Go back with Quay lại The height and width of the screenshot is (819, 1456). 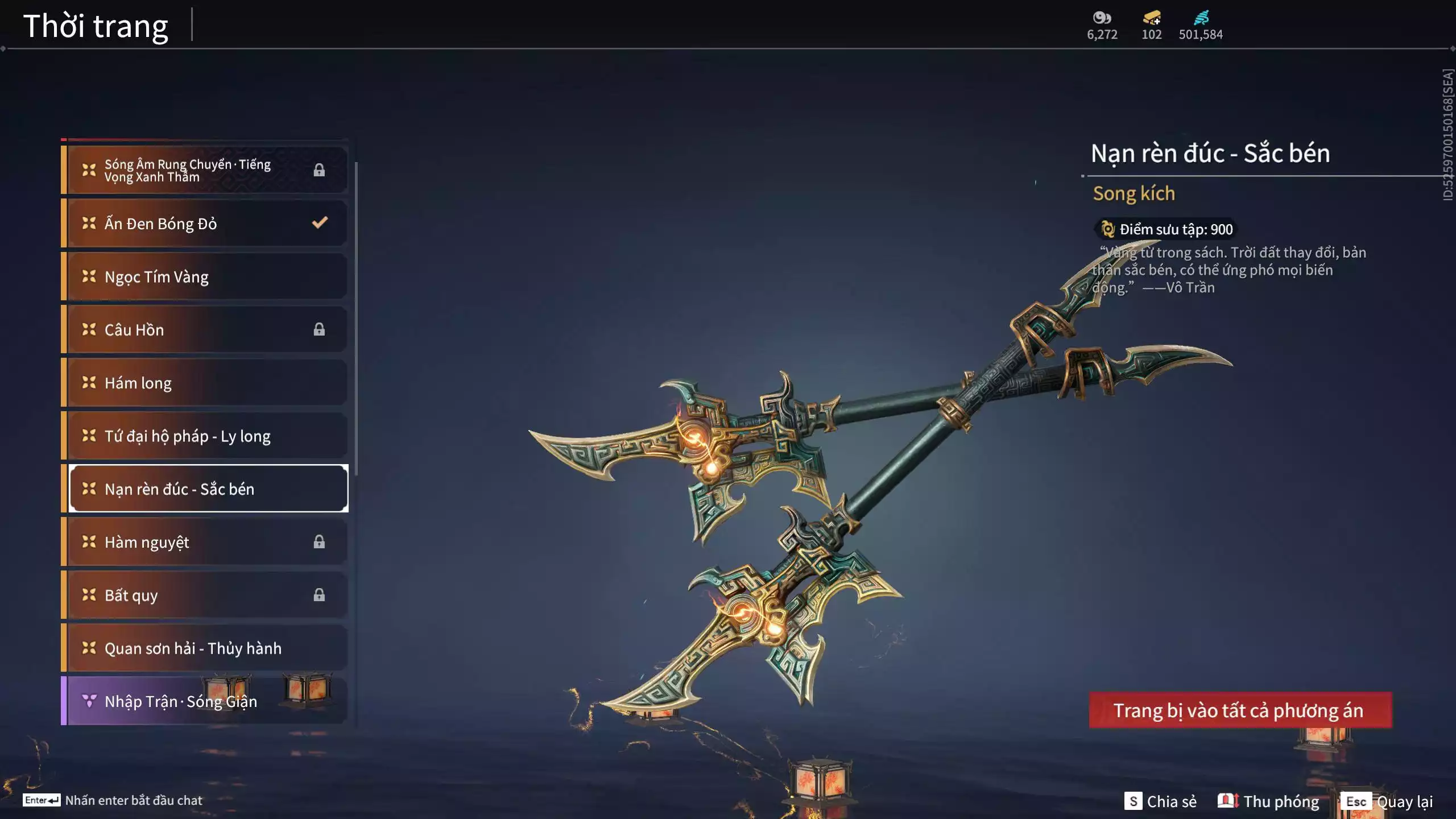point(1388,801)
